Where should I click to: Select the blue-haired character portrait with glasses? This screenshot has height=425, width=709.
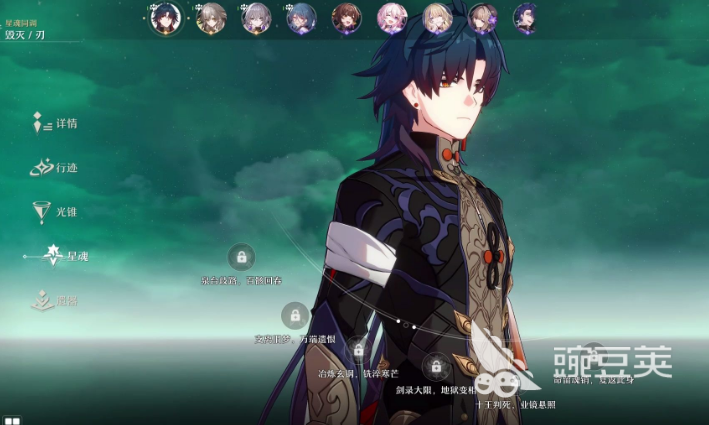coord(301,17)
